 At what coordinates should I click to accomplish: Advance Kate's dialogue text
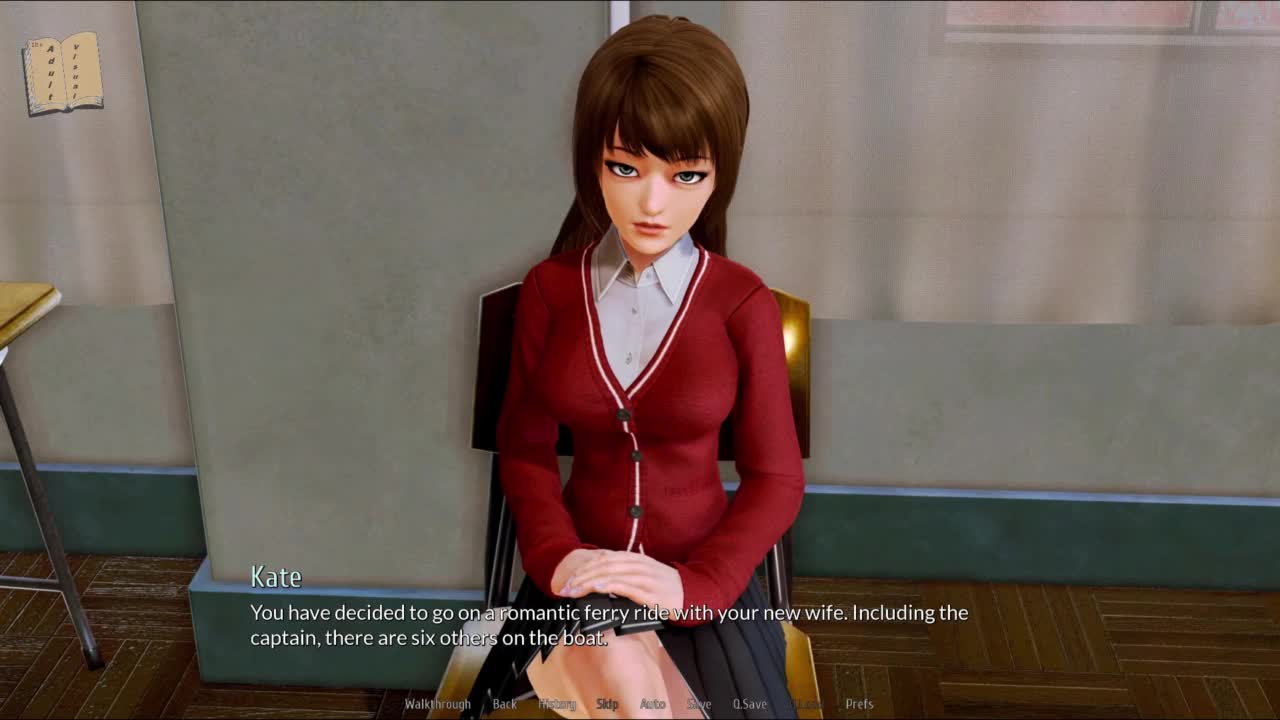608,624
